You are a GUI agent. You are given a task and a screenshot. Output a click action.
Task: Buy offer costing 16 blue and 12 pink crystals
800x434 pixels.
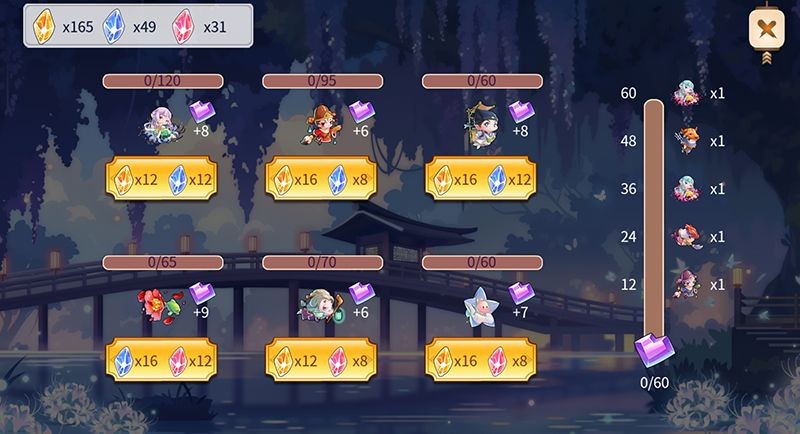pos(161,359)
